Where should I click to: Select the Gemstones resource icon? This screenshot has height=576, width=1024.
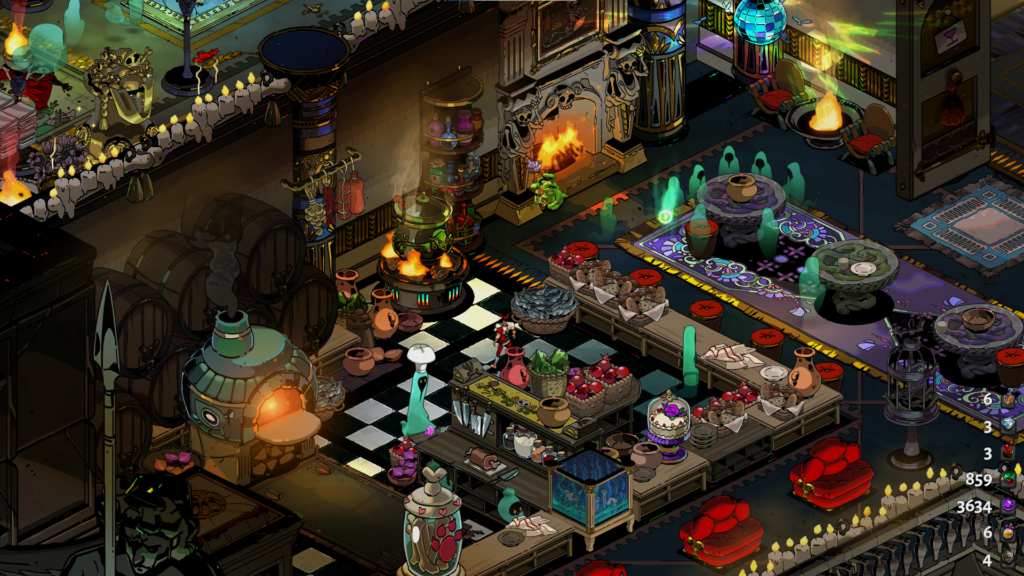point(1008,479)
